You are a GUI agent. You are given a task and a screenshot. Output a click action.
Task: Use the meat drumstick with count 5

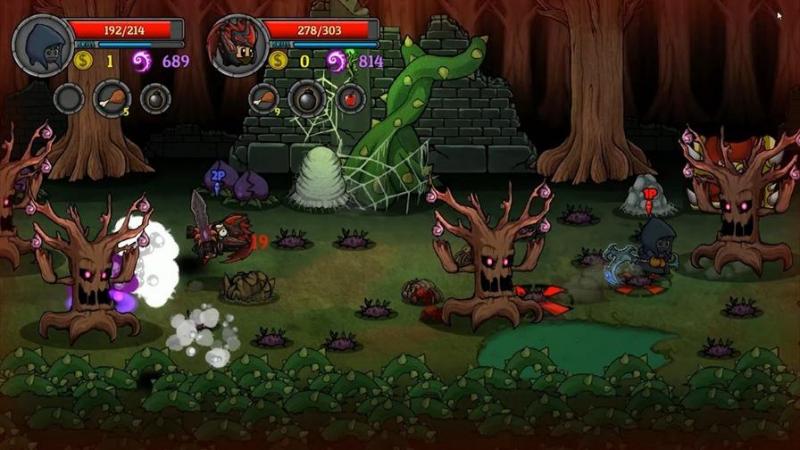pos(111,98)
